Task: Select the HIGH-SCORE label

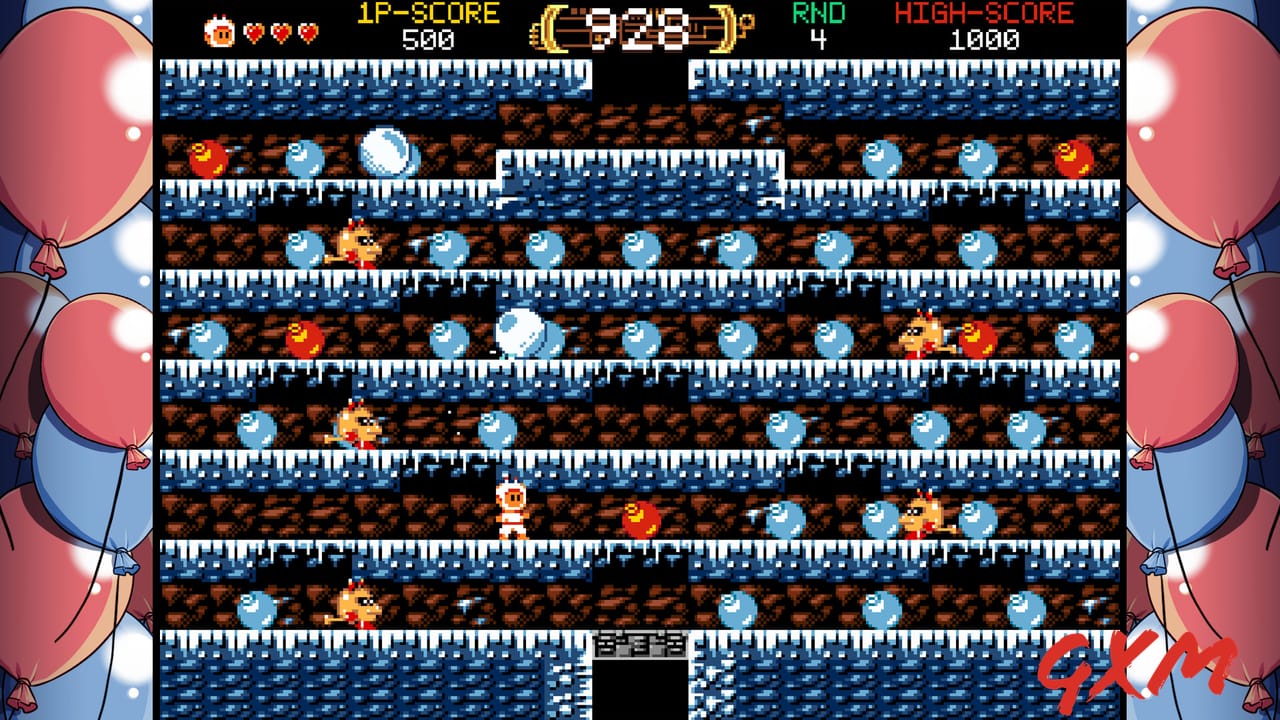Action: click(984, 14)
